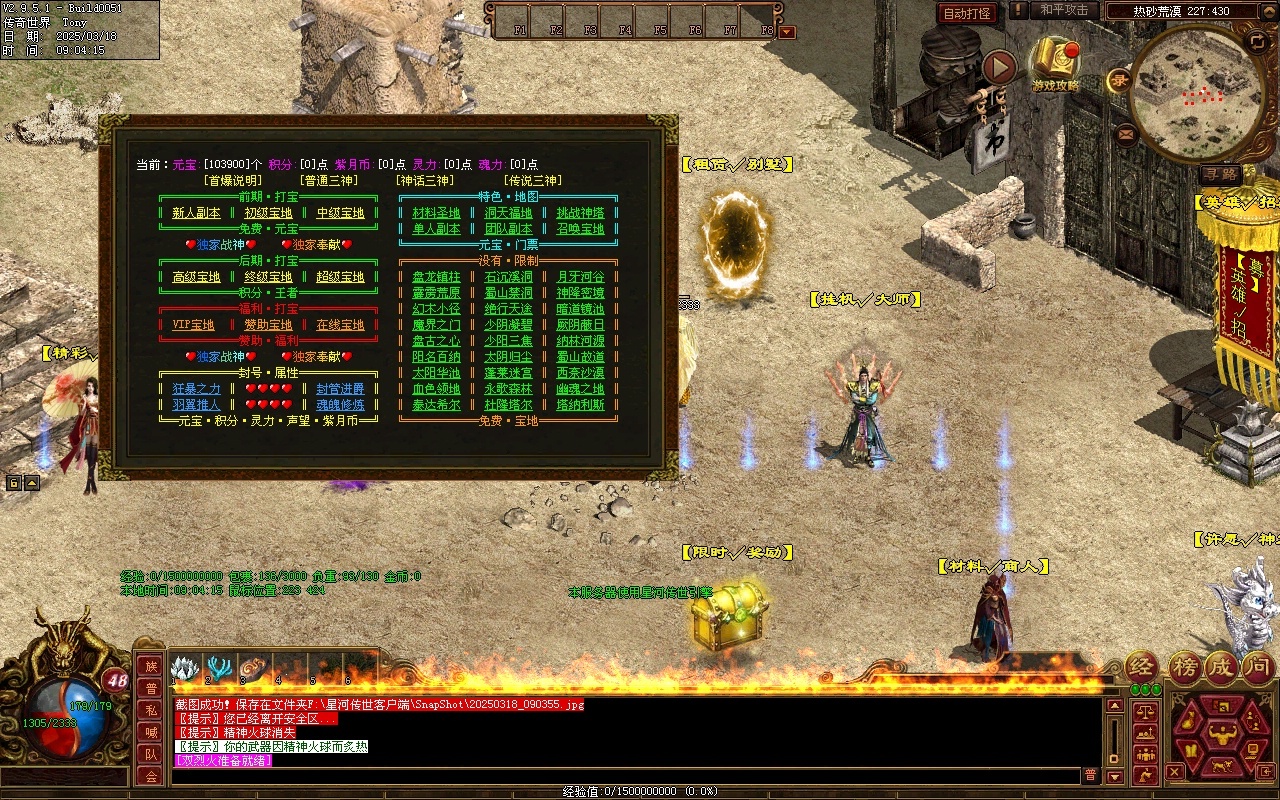Choose the 超级宝地 link
This screenshot has height=800, width=1280.
[x=340, y=277]
